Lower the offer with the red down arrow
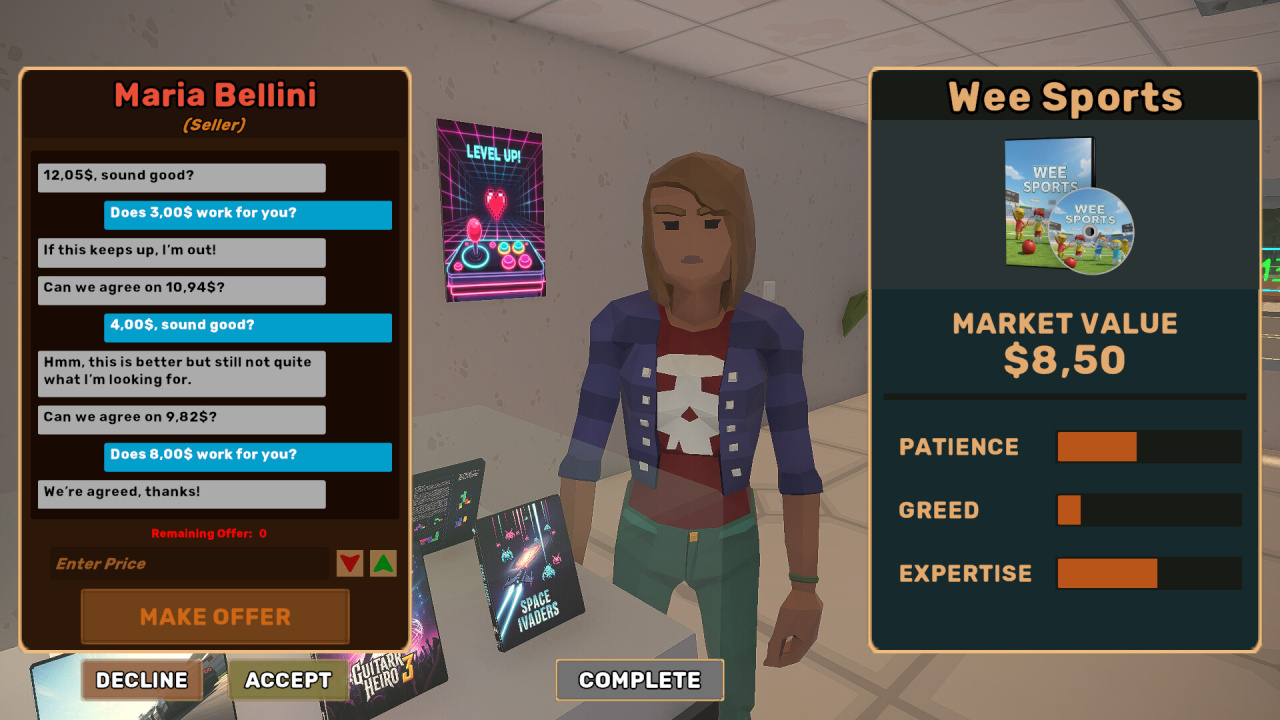The width and height of the screenshot is (1280, 720). (350, 564)
